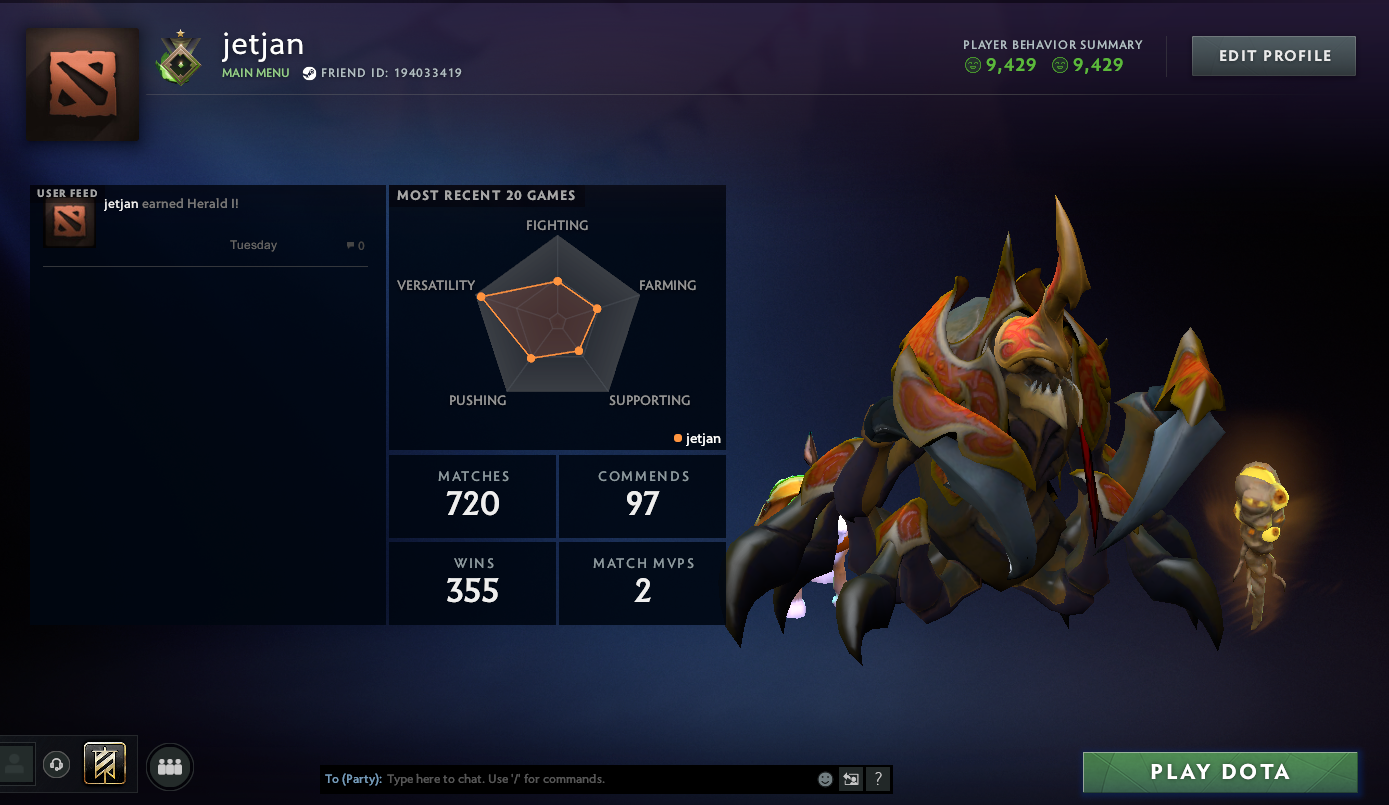Open the EDIT PROFILE button
Image resolution: width=1389 pixels, height=805 pixels.
pyautogui.click(x=1273, y=55)
